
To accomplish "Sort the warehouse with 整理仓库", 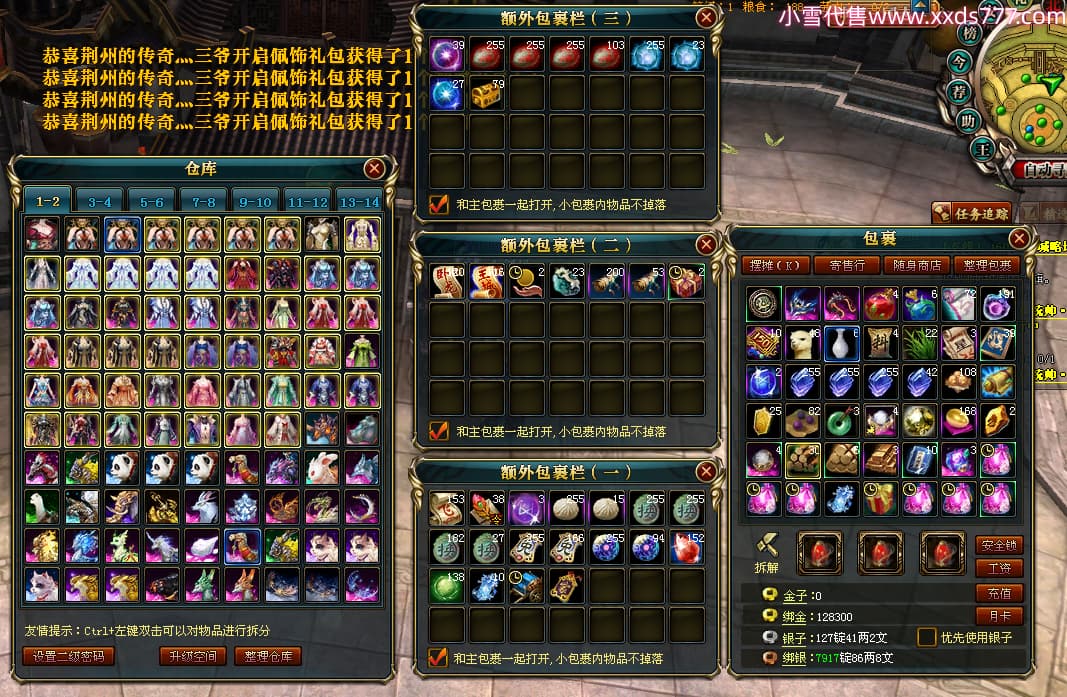I will pyautogui.click(x=268, y=656).
